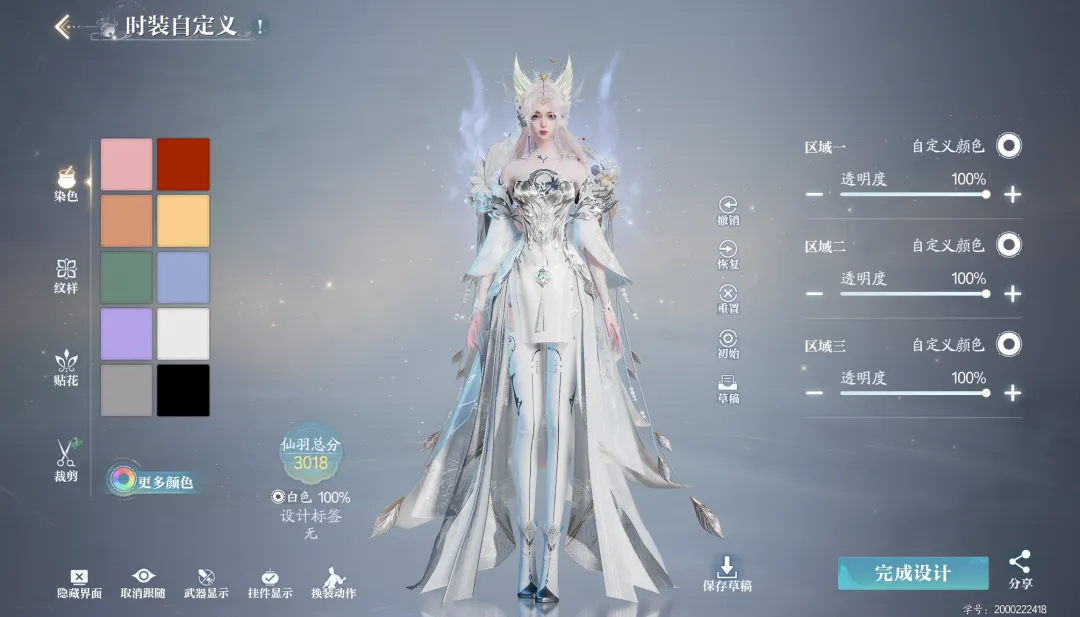Screen dimensions: 1080x617
Task: Choose the pink dye swatch
Action: tap(127, 164)
